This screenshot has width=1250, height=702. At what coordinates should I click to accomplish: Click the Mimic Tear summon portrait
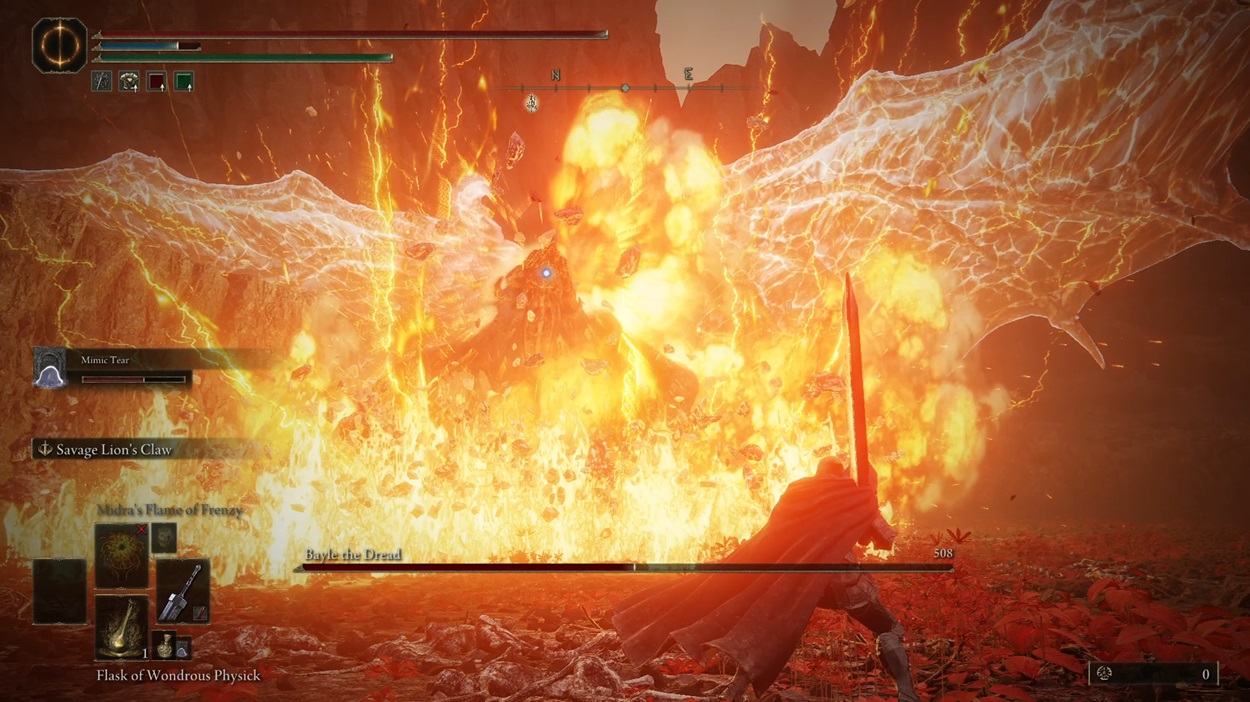49,368
